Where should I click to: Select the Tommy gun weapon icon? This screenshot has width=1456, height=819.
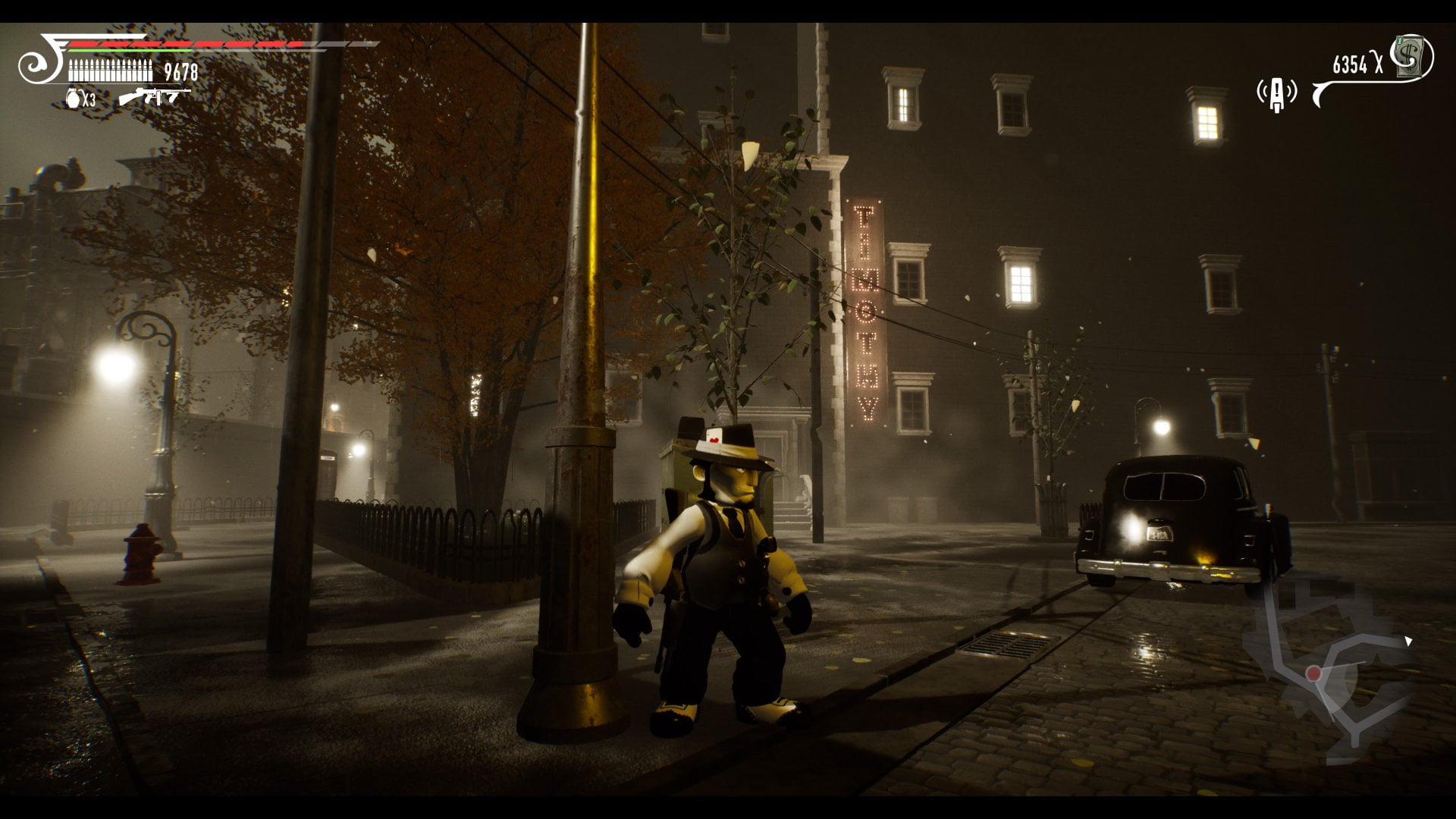(x=153, y=97)
